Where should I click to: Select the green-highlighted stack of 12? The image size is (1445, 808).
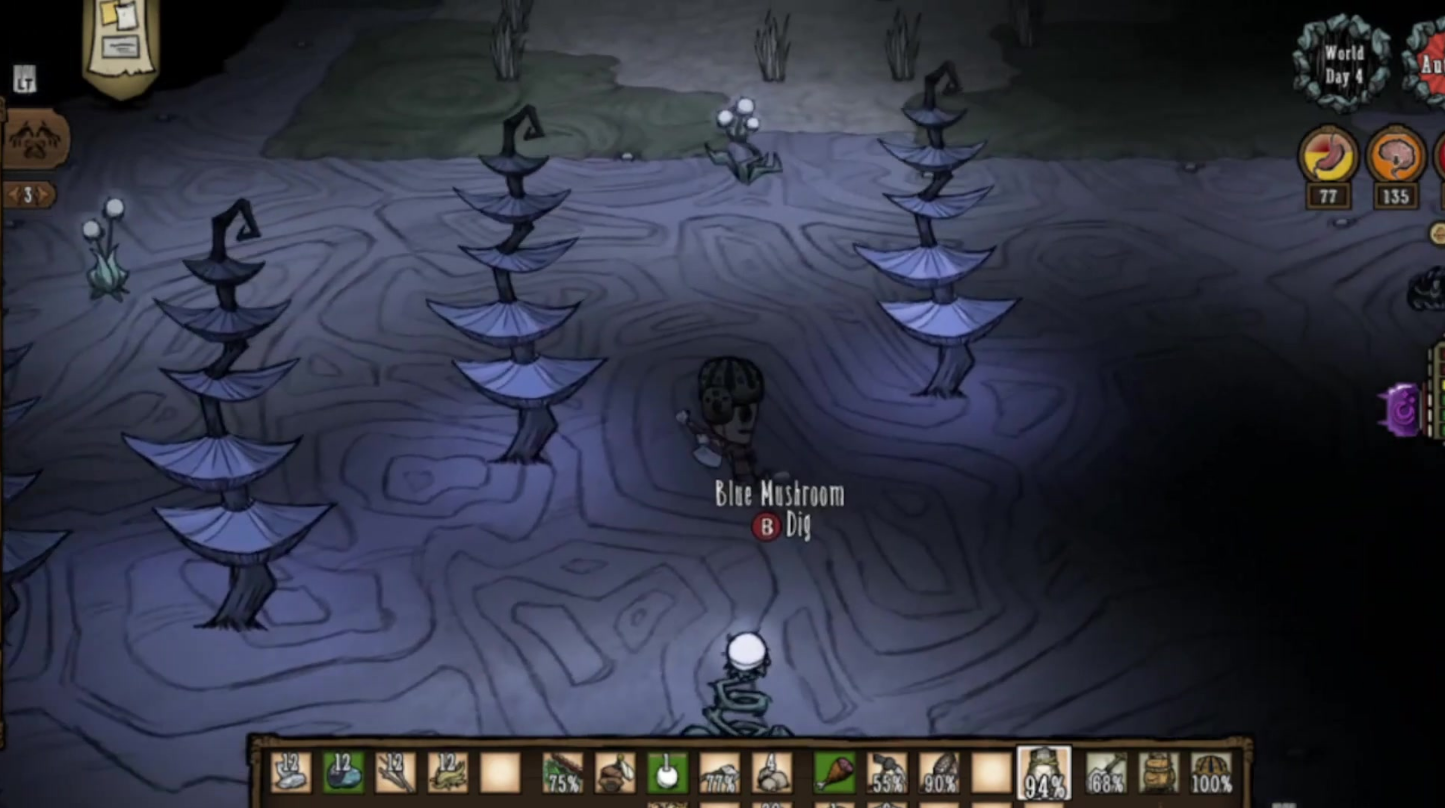(x=343, y=772)
